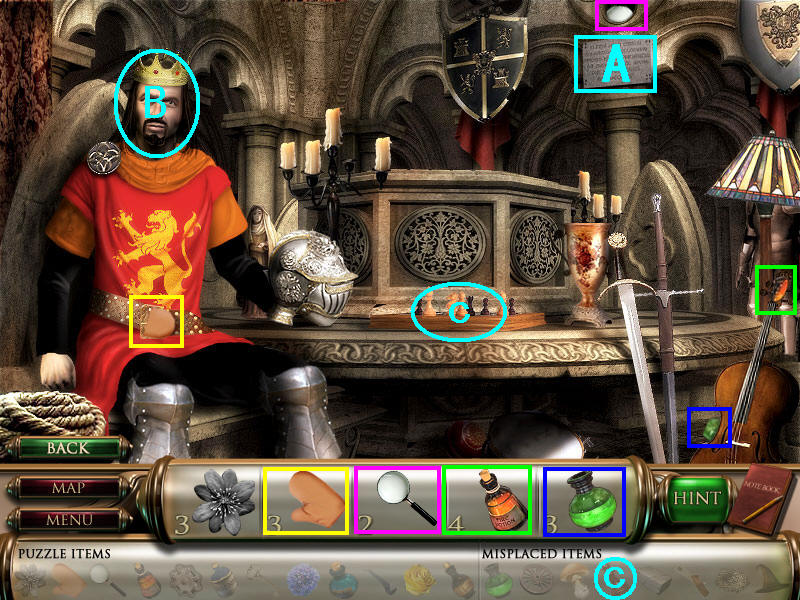Open the game MENU
The height and width of the screenshot is (600, 800).
point(67,519)
